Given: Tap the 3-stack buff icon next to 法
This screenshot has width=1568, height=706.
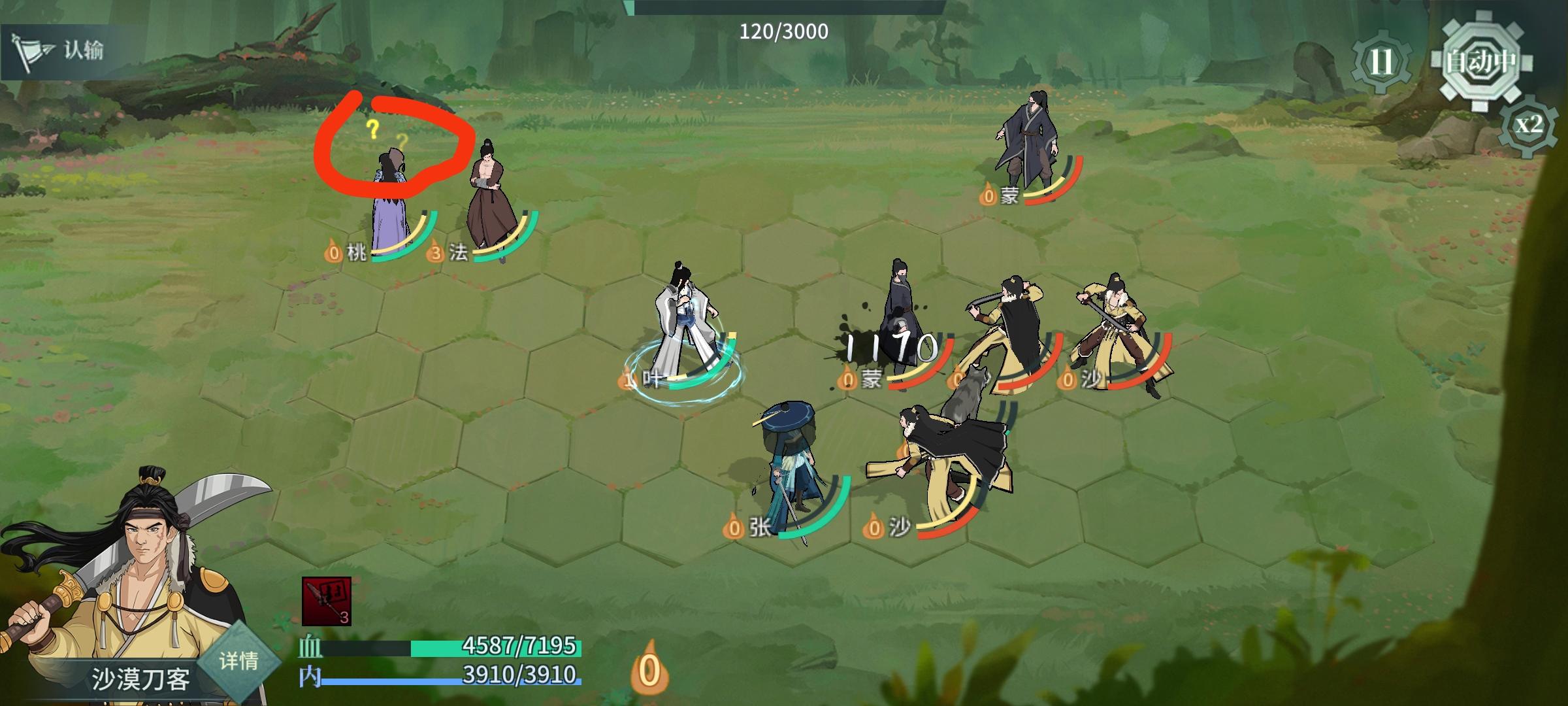Looking at the screenshot, I should [x=434, y=254].
